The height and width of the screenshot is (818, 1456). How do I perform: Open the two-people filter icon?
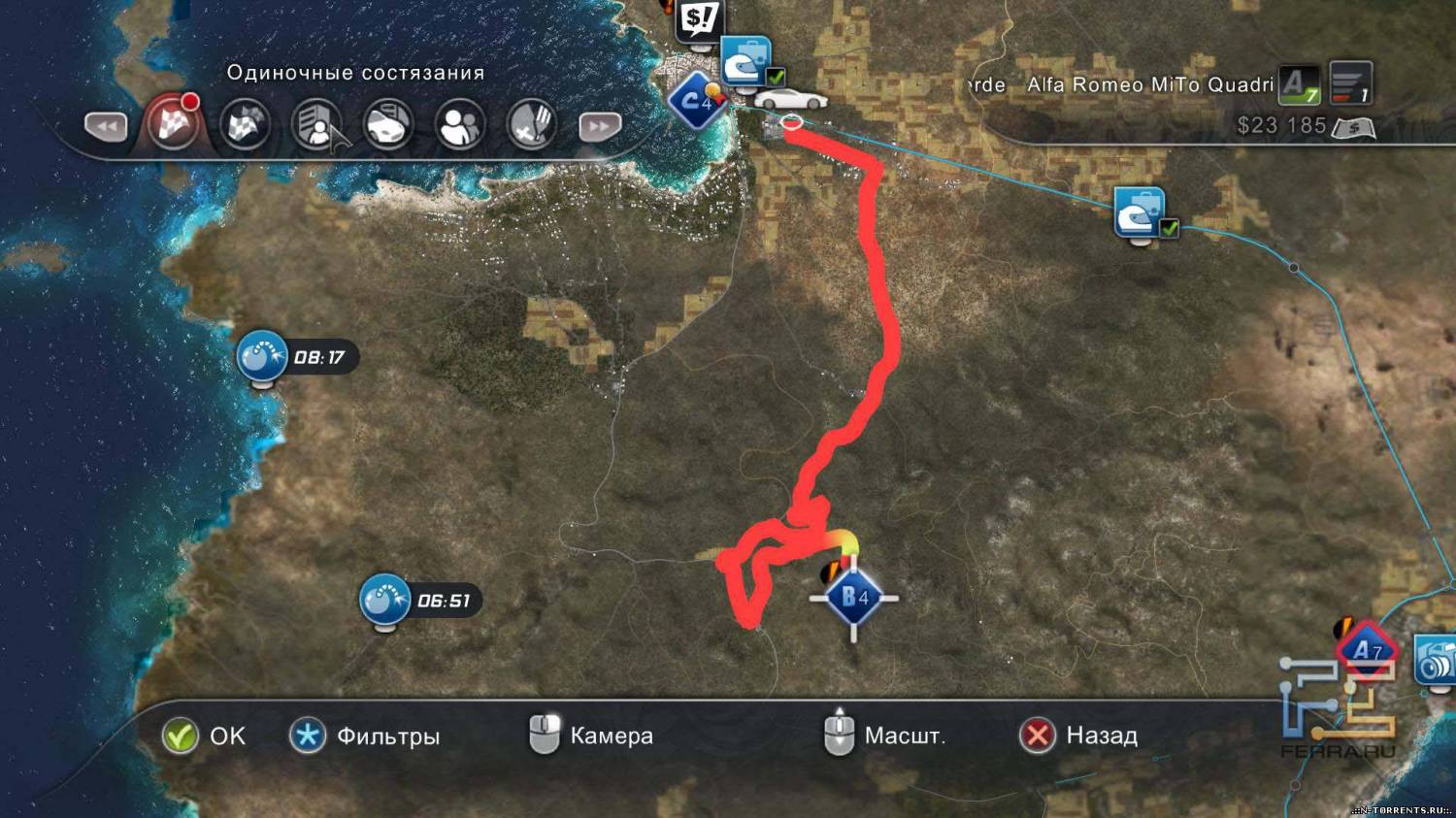click(460, 124)
